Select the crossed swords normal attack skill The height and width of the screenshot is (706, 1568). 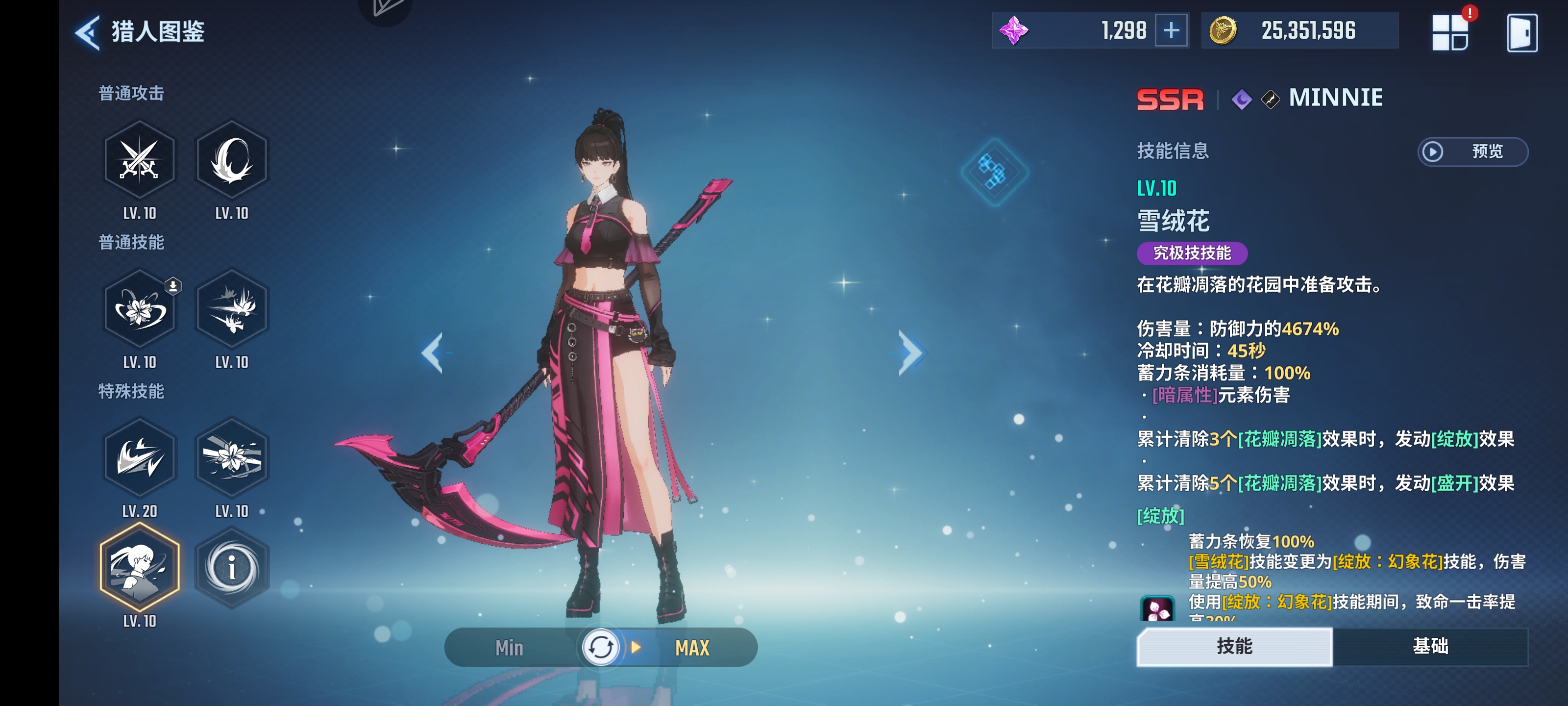click(139, 160)
